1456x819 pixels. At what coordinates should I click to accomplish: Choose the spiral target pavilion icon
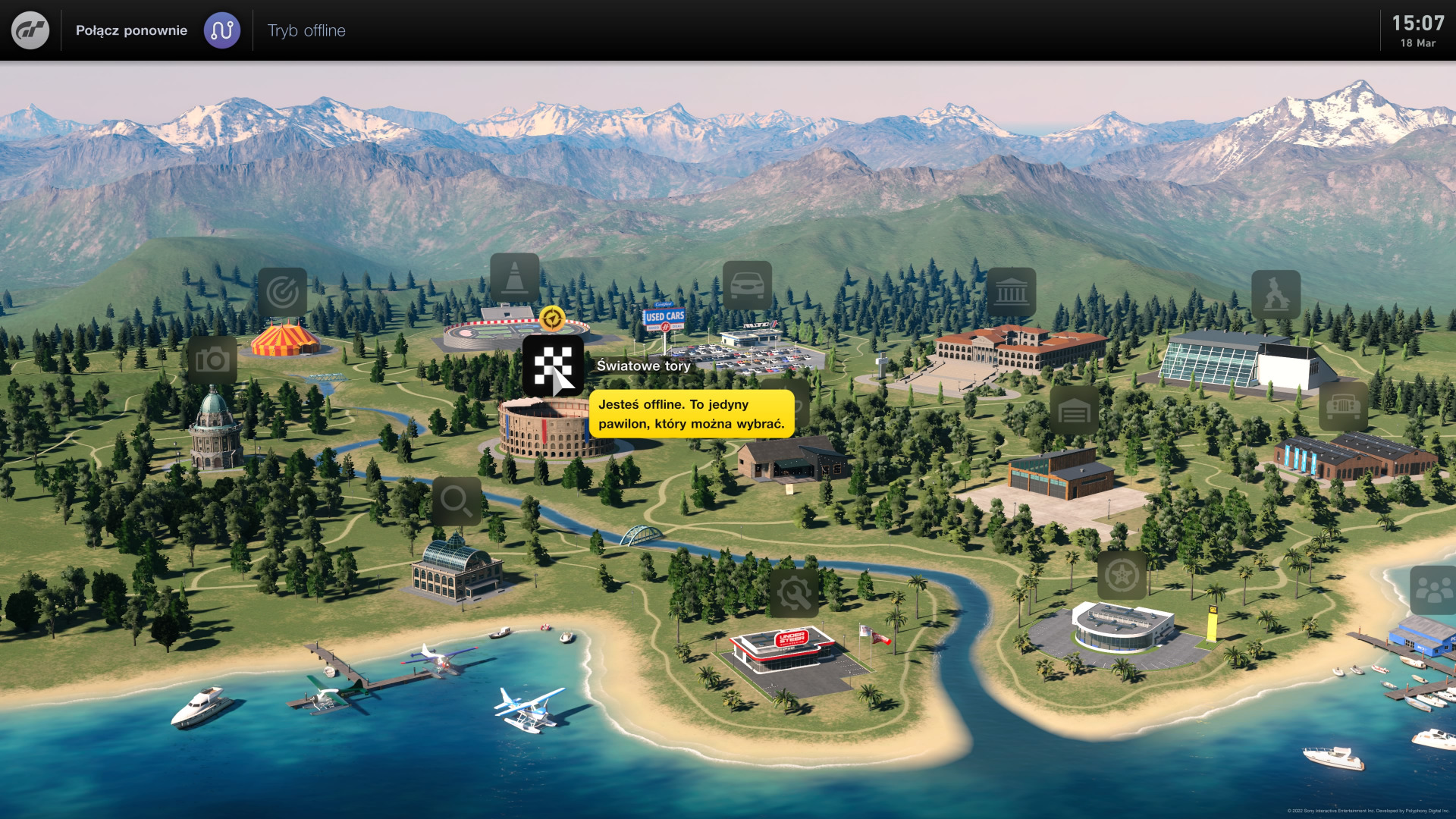click(x=283, y=292)
